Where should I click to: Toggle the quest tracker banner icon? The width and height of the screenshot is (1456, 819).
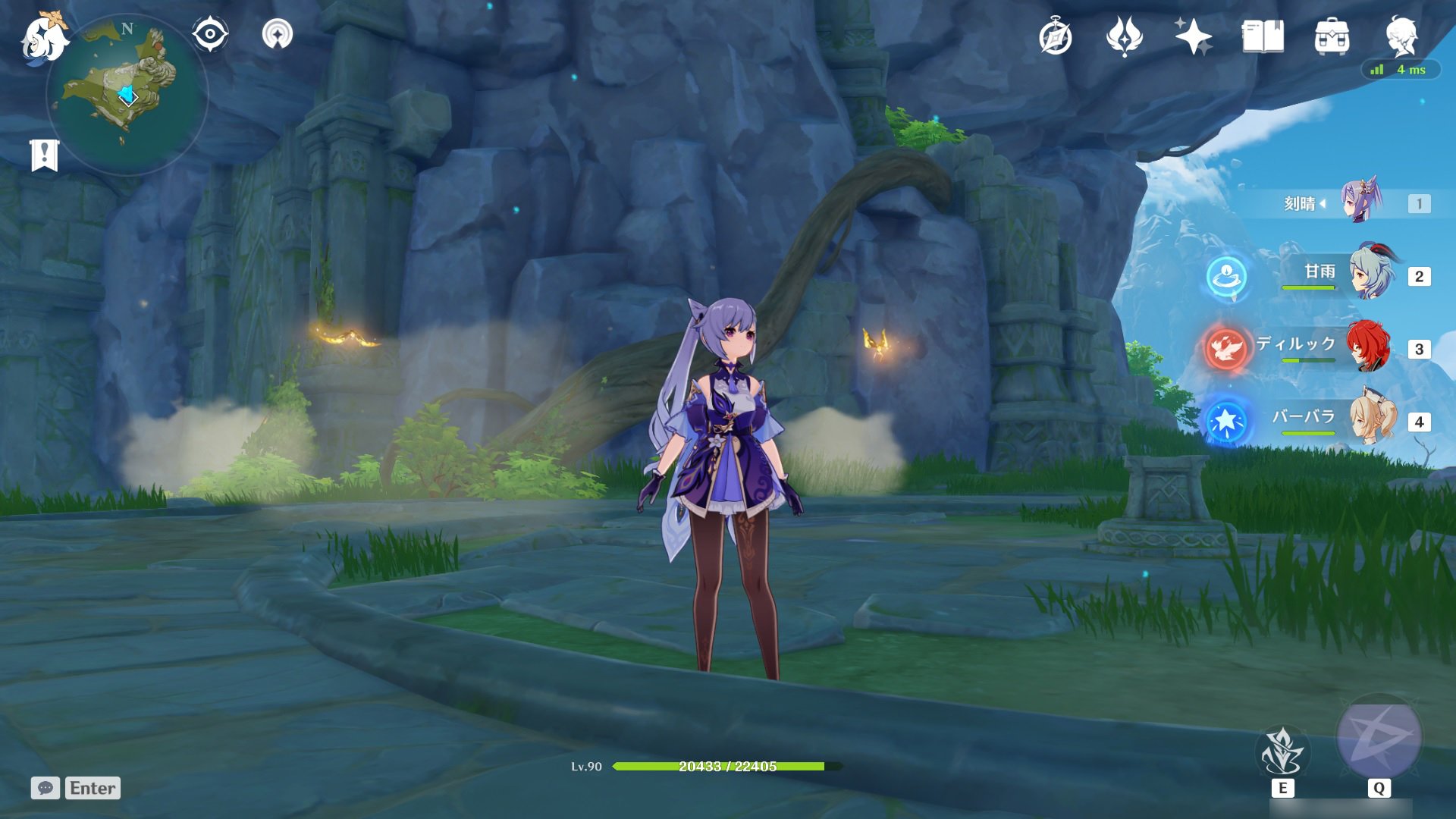(x=45, y=152)
